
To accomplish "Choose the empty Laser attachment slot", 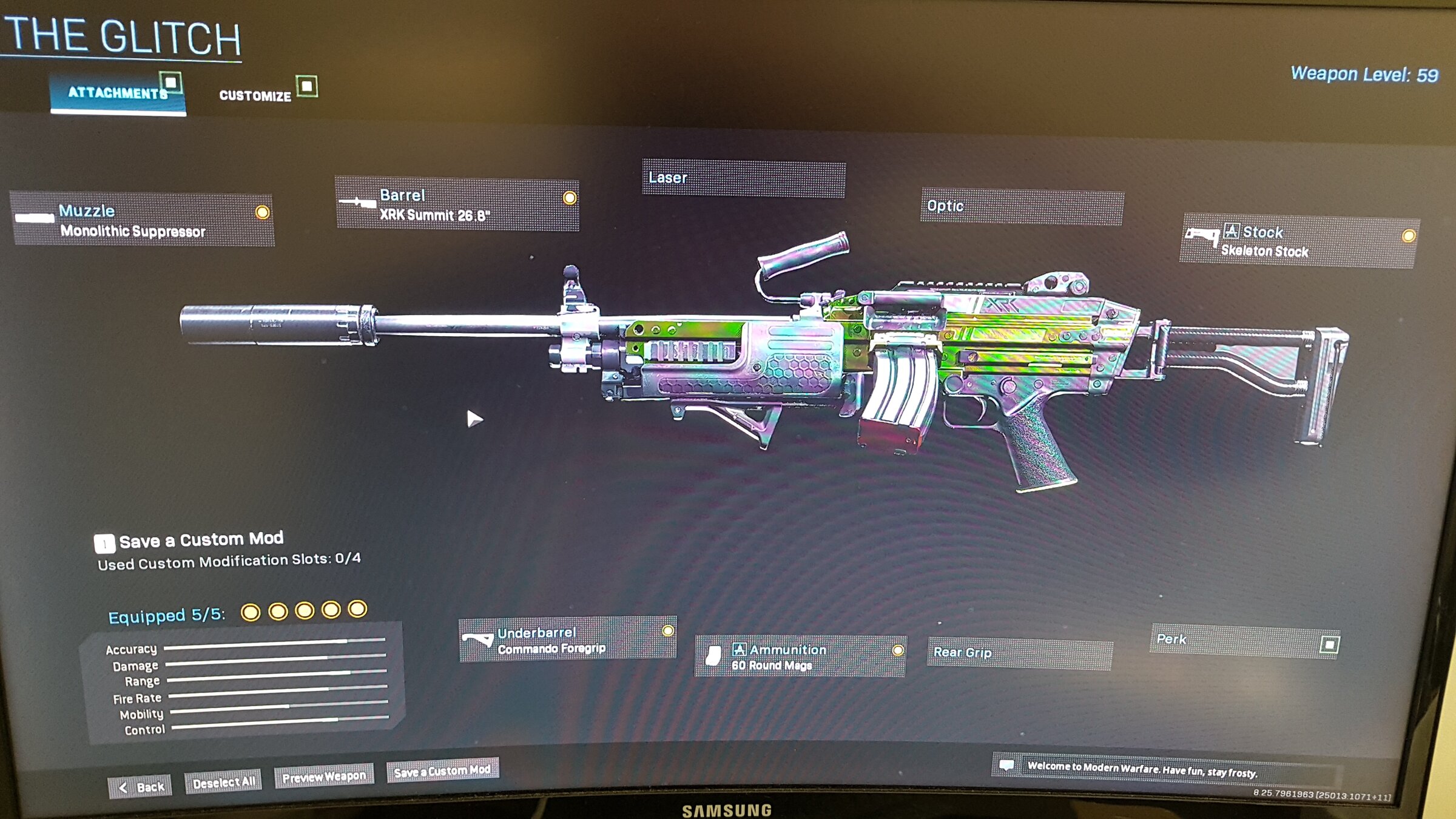I will [743, 178].
